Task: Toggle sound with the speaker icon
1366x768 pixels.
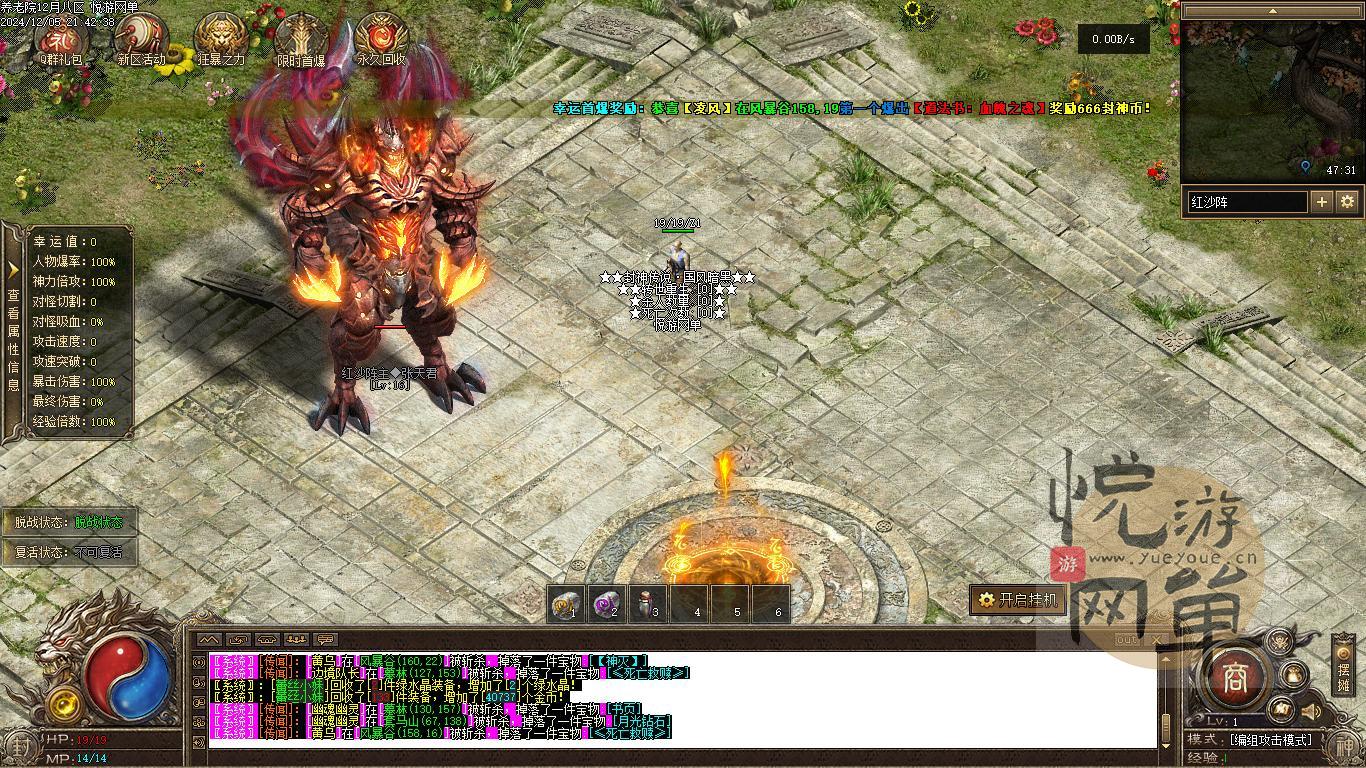Action: coord(1311,711)
